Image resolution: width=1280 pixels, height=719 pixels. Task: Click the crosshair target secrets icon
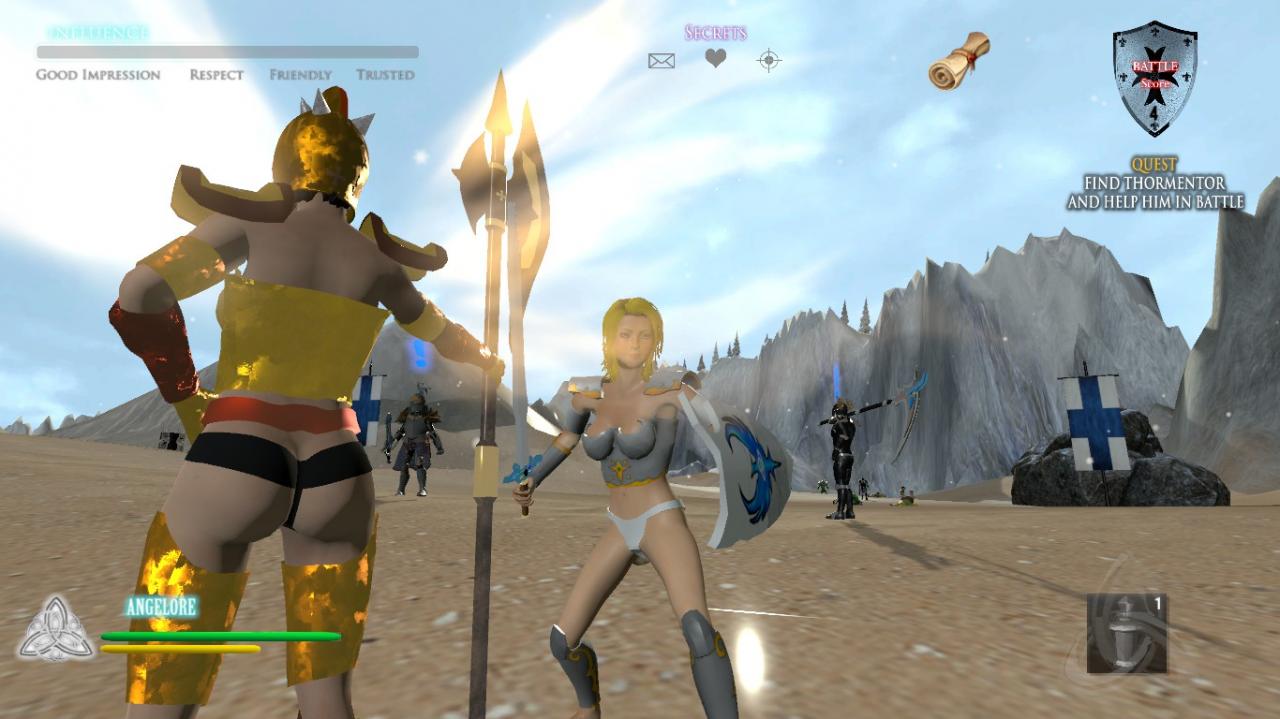(x=768, y=61)
